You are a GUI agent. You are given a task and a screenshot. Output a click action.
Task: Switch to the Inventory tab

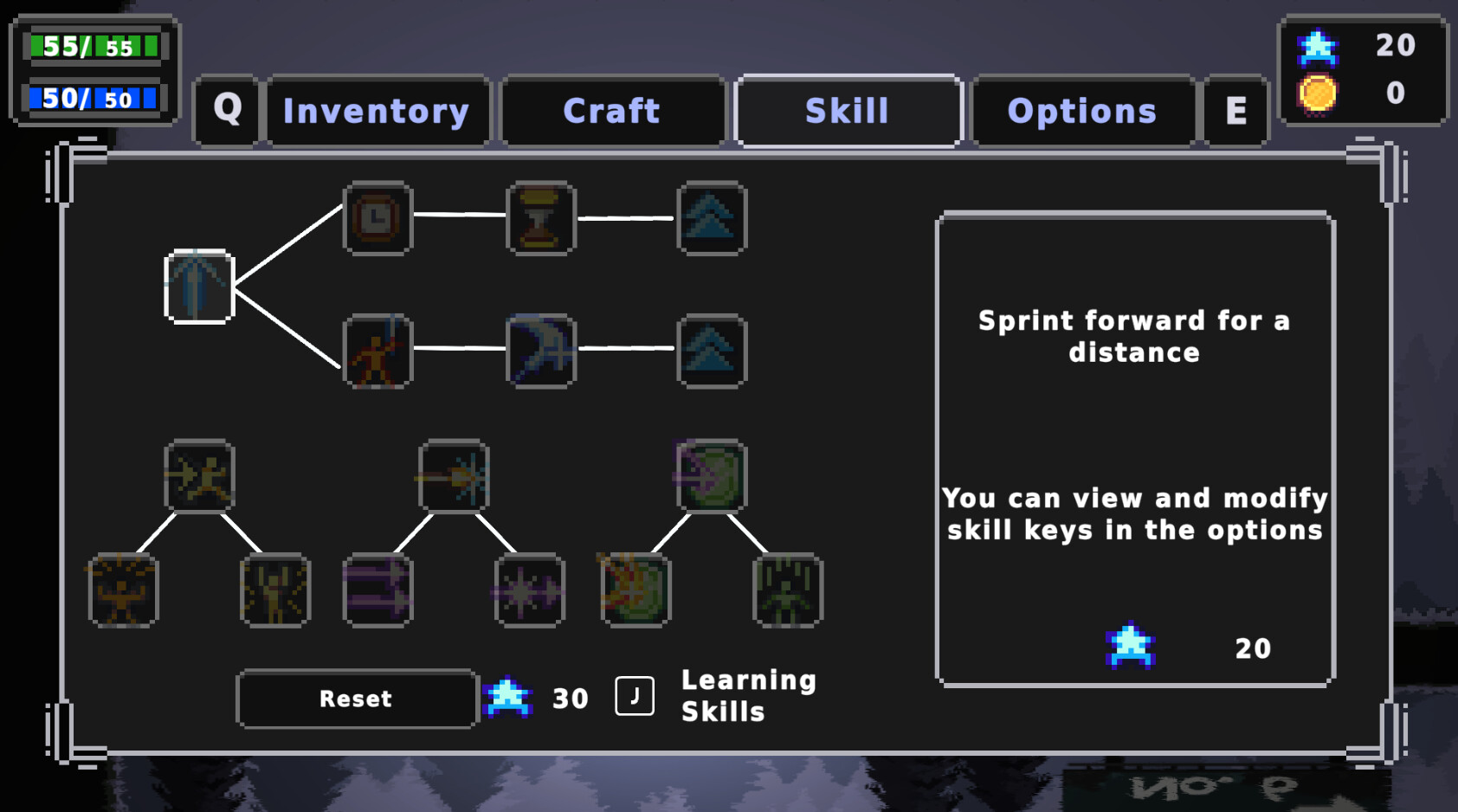pos(377,110)
